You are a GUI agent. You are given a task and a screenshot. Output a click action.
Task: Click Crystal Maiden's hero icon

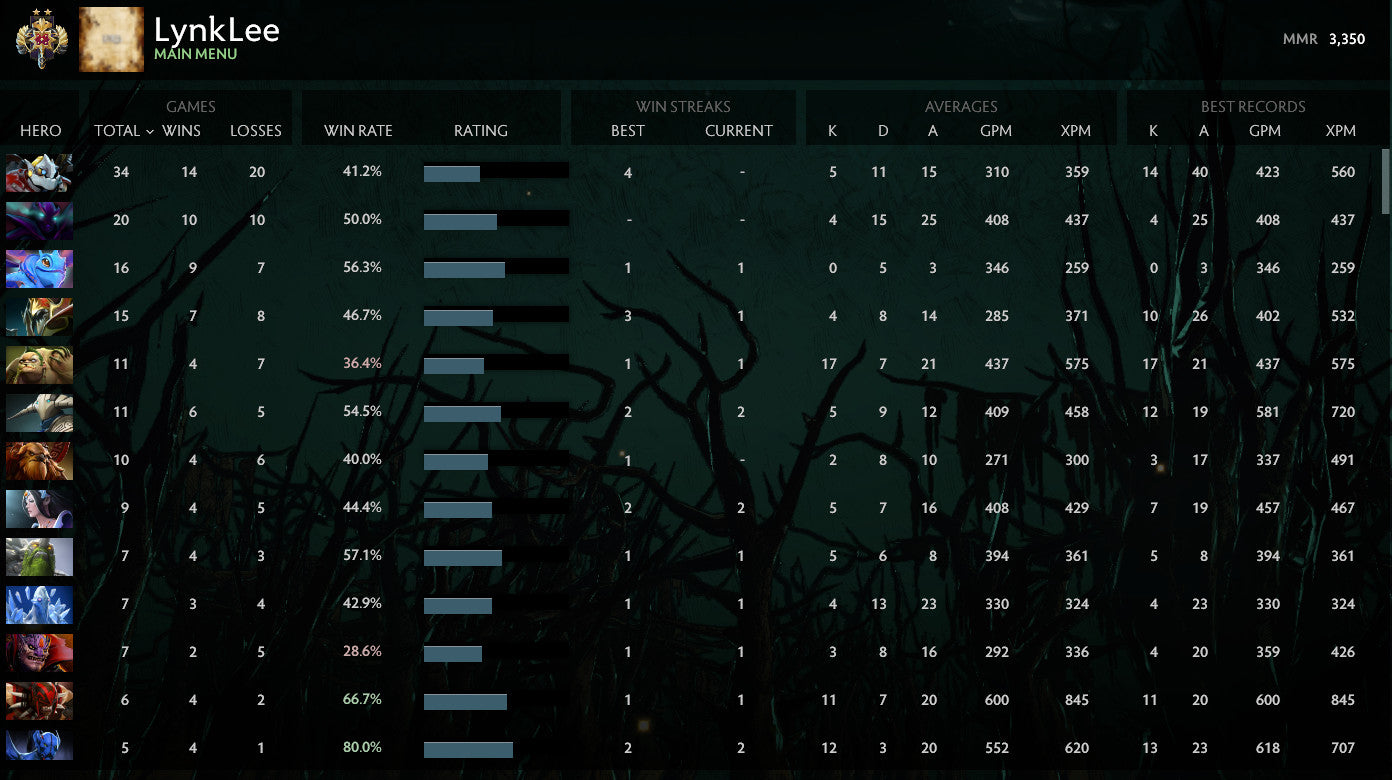[39, 605]
